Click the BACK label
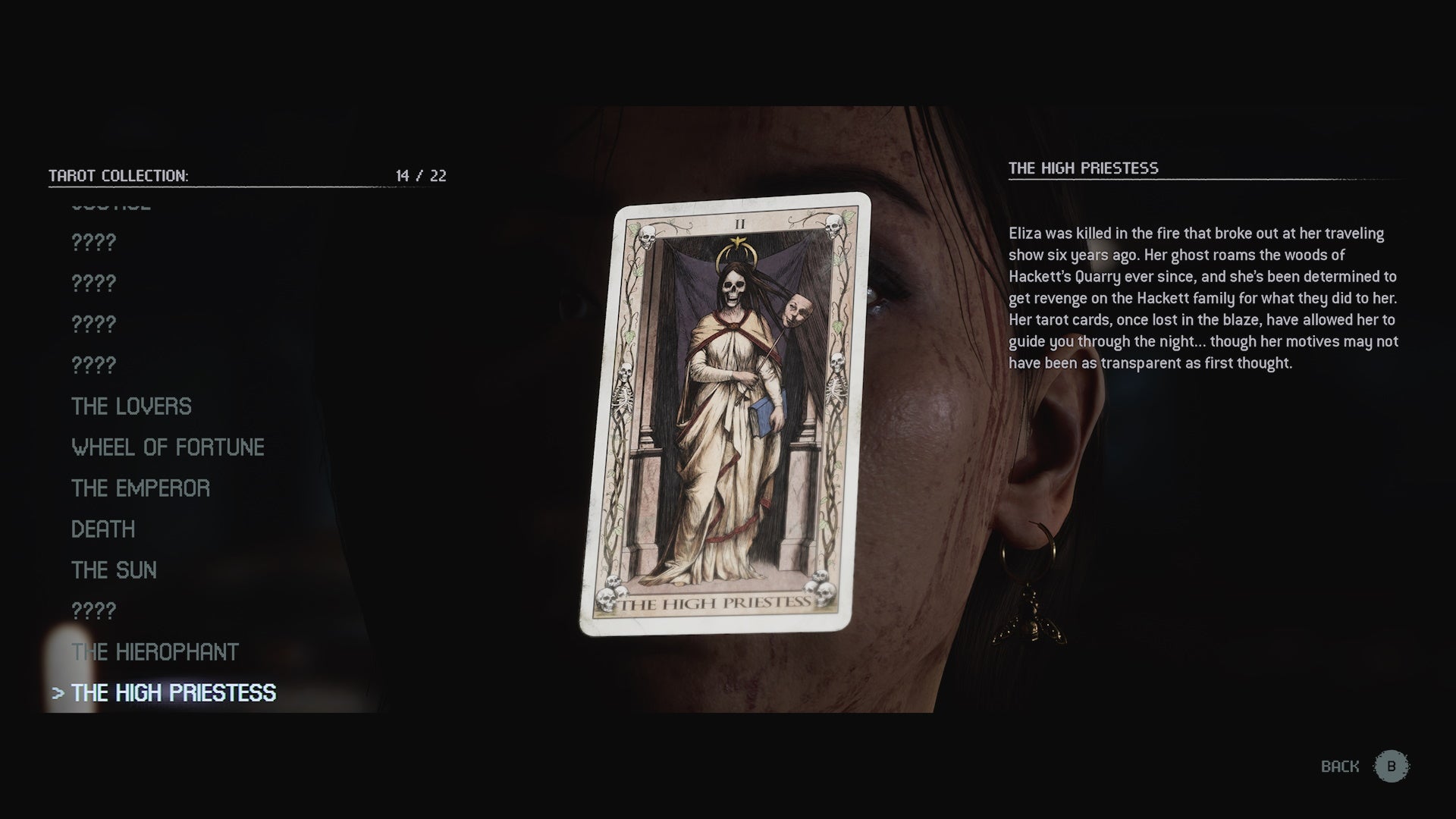The height and width of the screenshot is (819, 1456). click(x=1339, y=765)
